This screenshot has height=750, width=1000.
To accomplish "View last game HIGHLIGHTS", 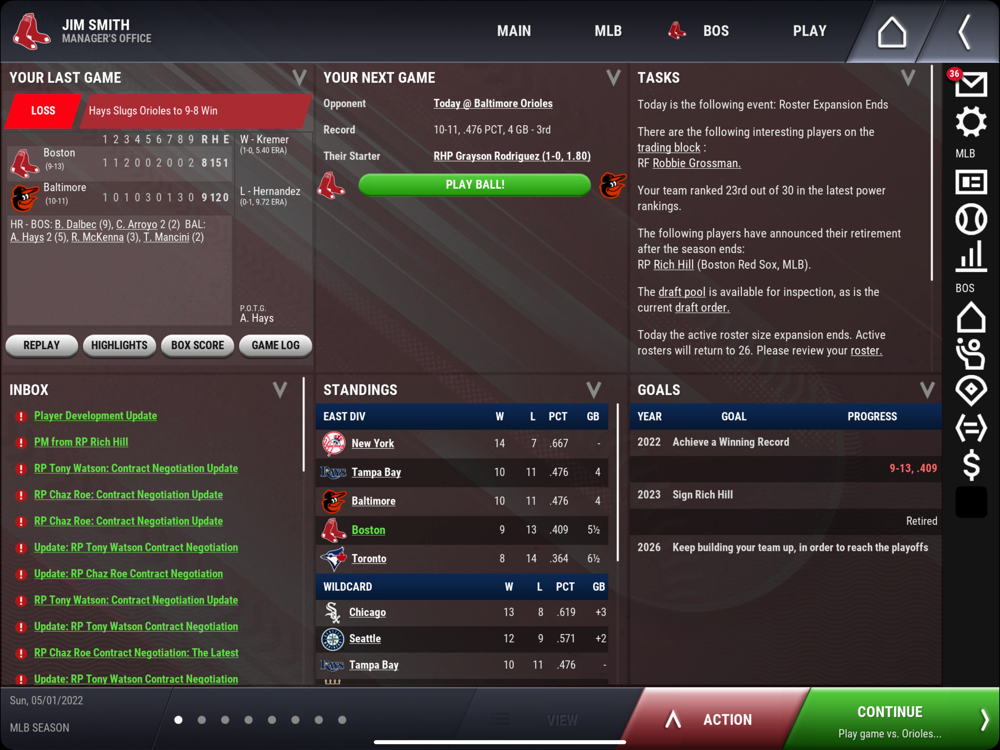I will pyautogui.click(x=119, y=346).
